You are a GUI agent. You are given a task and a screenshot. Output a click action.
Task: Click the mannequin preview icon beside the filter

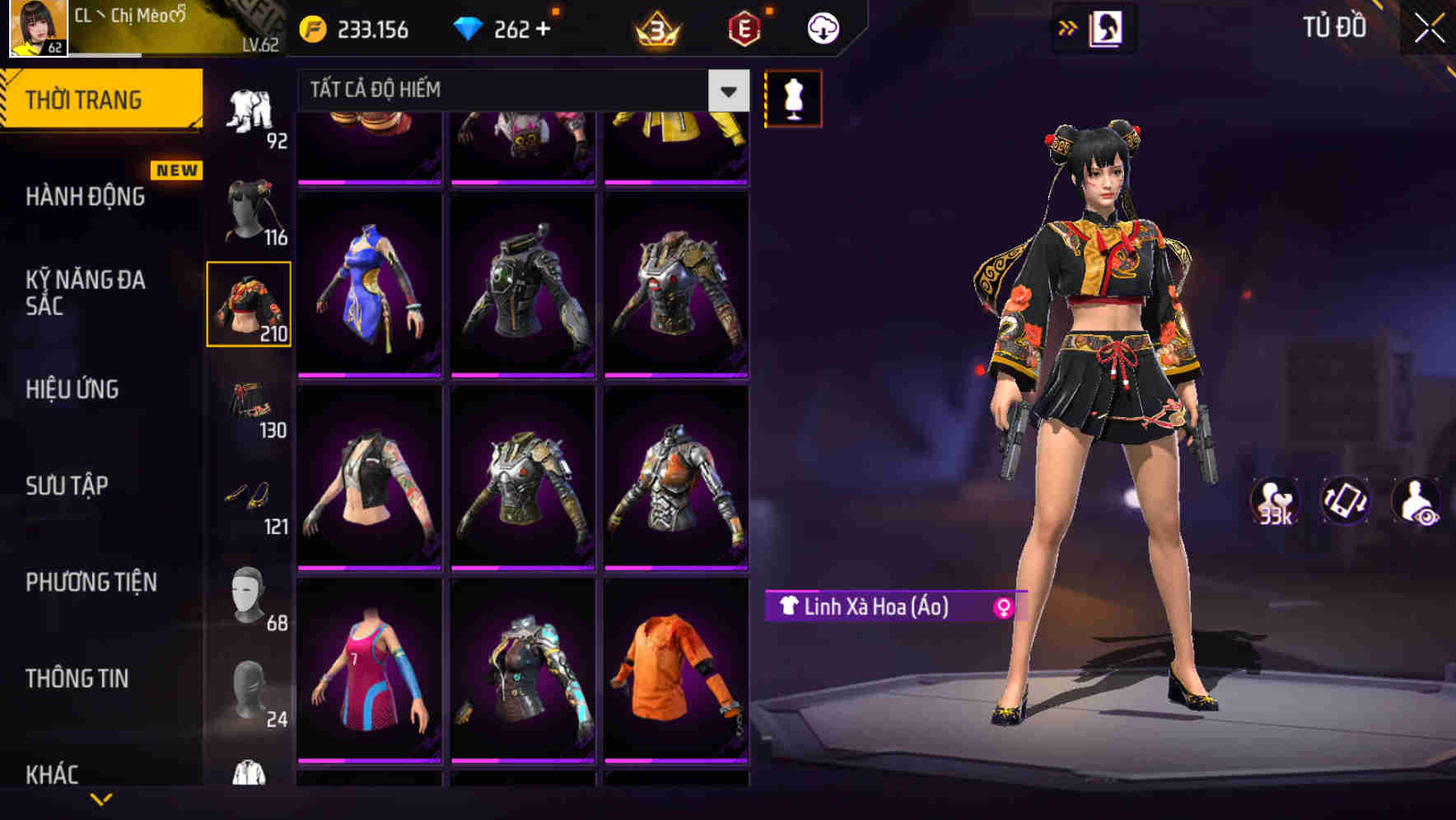point(794,97)
